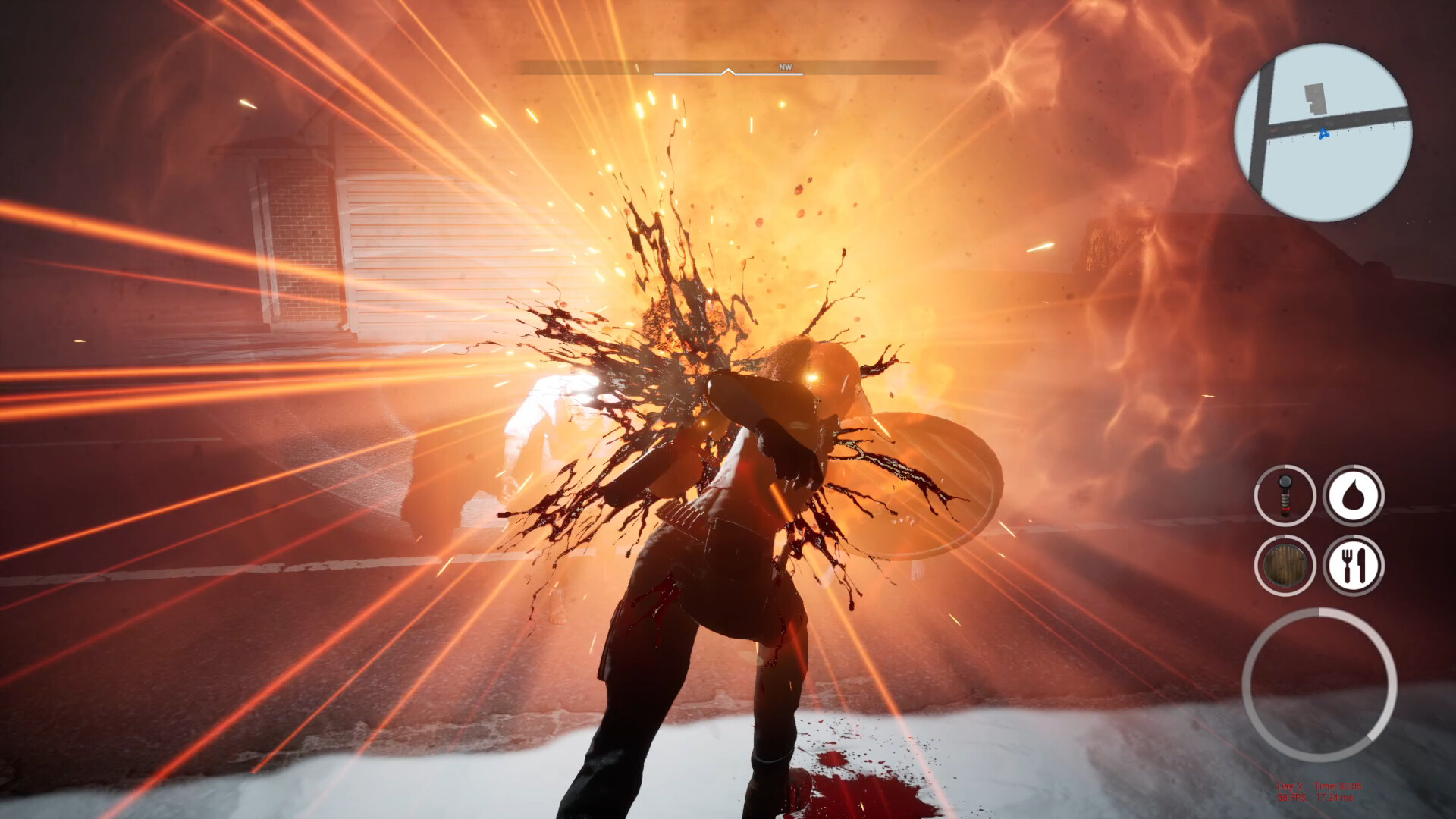Select the mace weapon slot
This screenshot has width=1456, height=819.
(1285, 495)
